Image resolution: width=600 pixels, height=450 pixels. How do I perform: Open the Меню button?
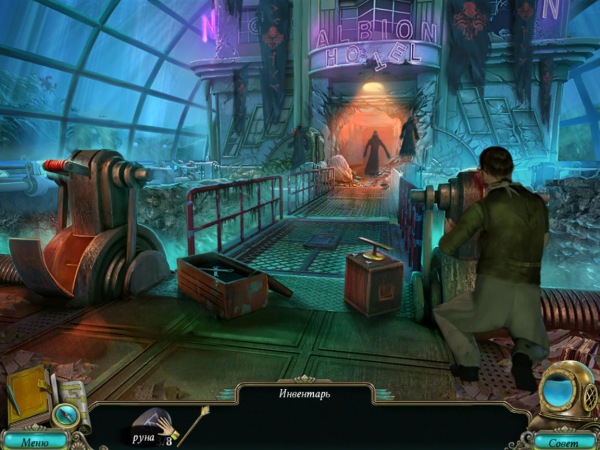click(x=34, y=440)
